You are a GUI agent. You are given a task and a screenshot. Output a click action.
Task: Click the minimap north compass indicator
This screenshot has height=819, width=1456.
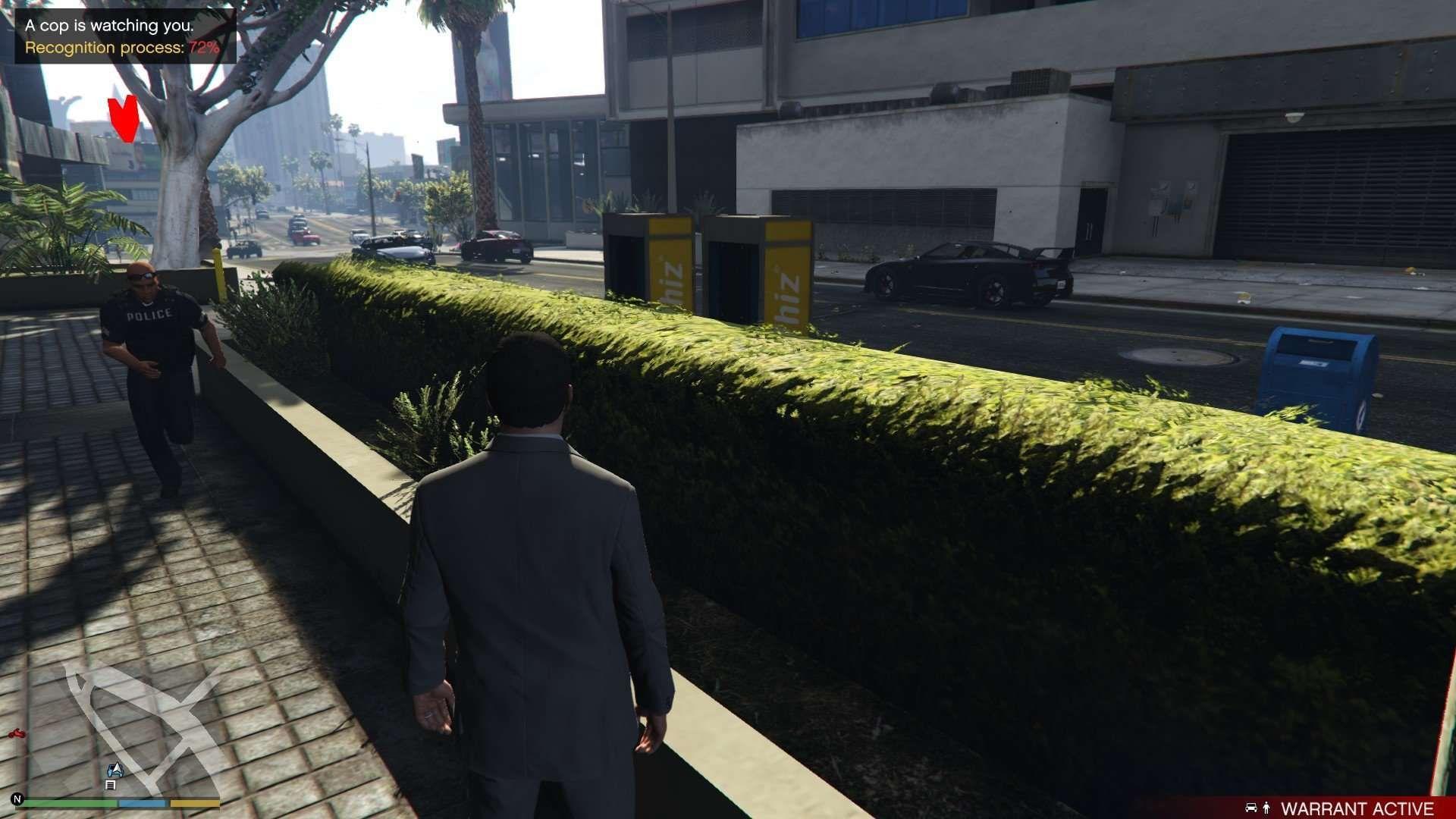(17, 799)
